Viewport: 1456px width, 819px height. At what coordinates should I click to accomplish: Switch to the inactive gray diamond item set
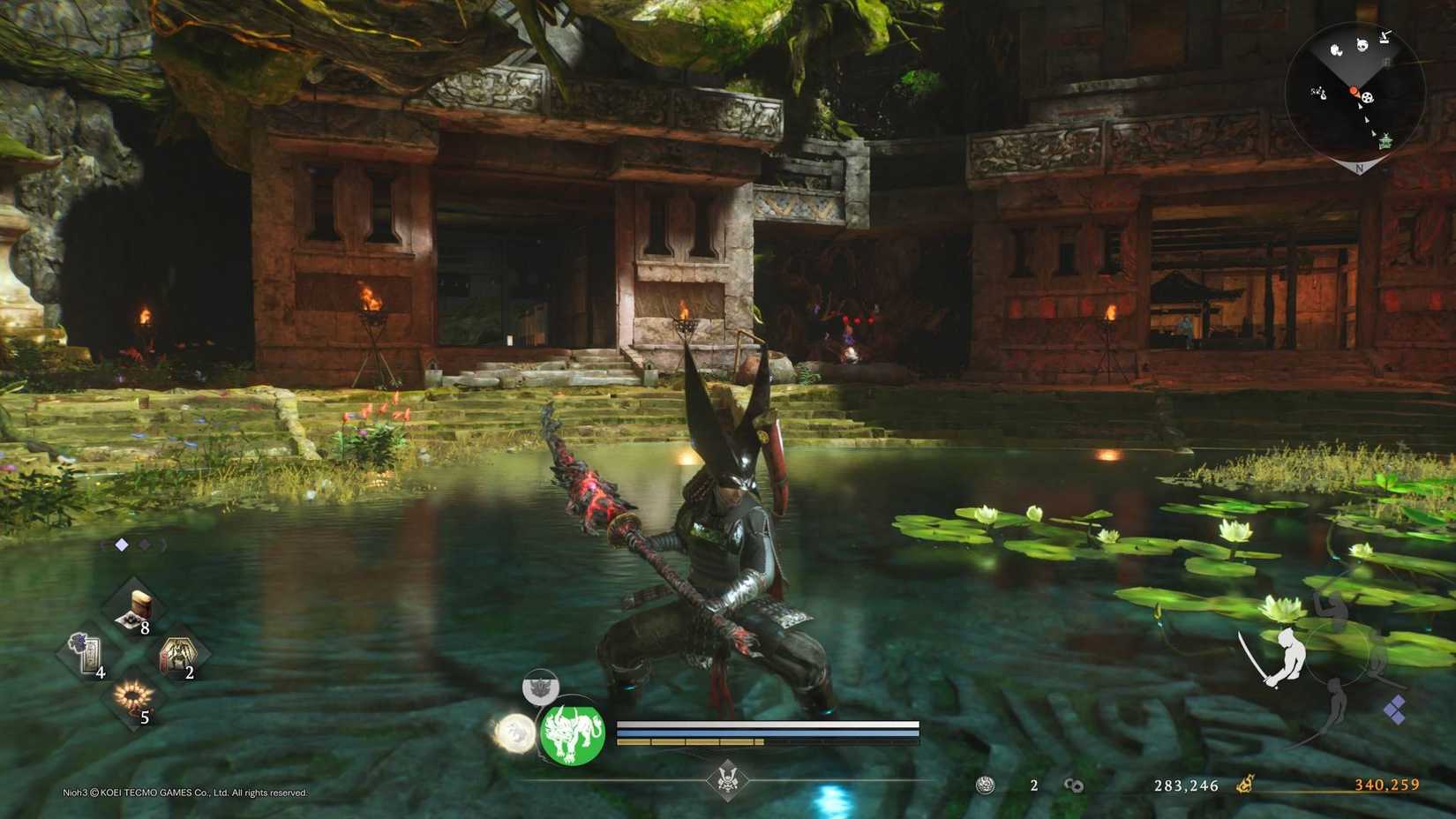143,545
